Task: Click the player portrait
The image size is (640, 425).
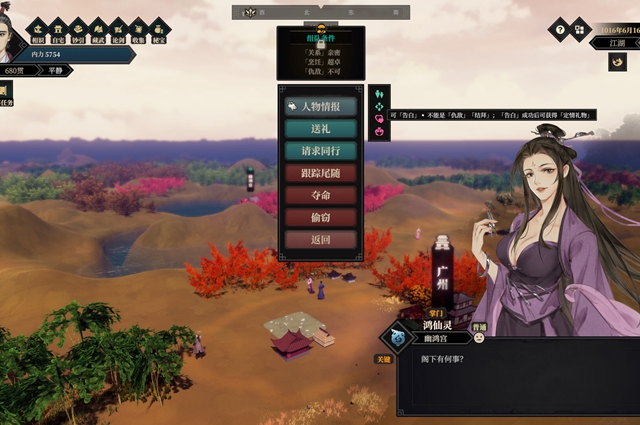Action: point(12,35)
